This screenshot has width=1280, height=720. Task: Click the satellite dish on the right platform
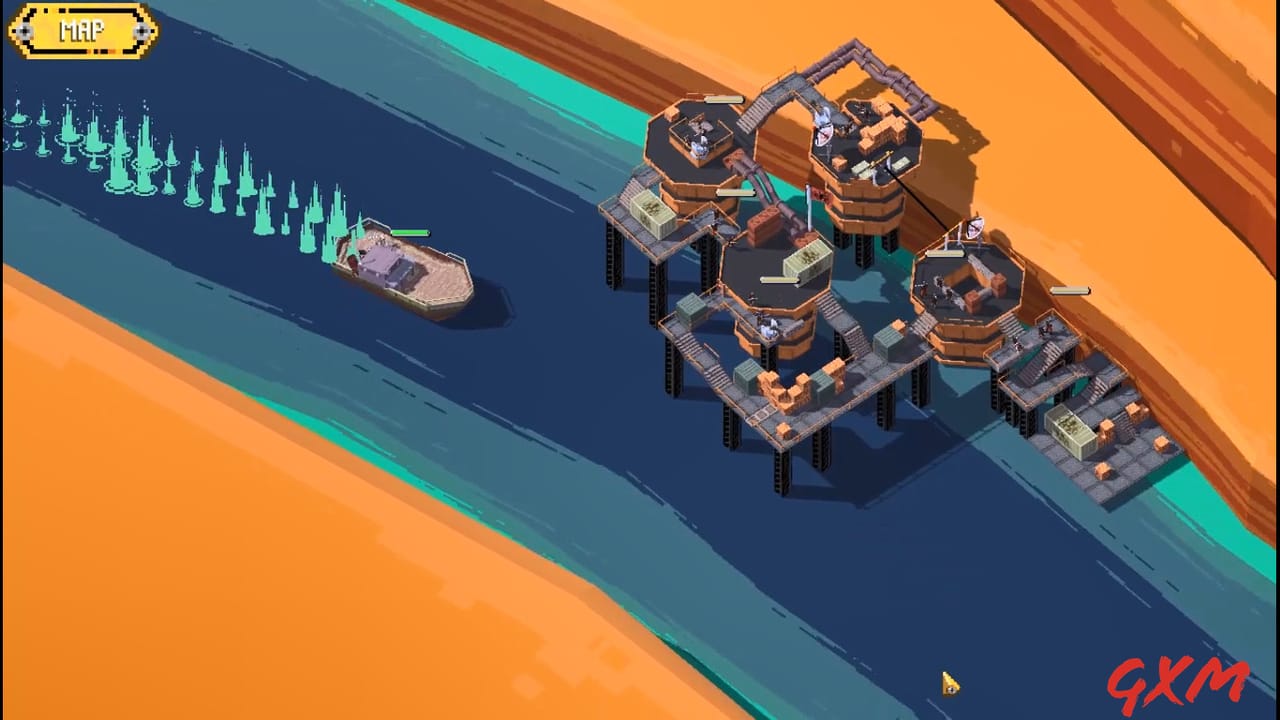[x=973, y=228]
